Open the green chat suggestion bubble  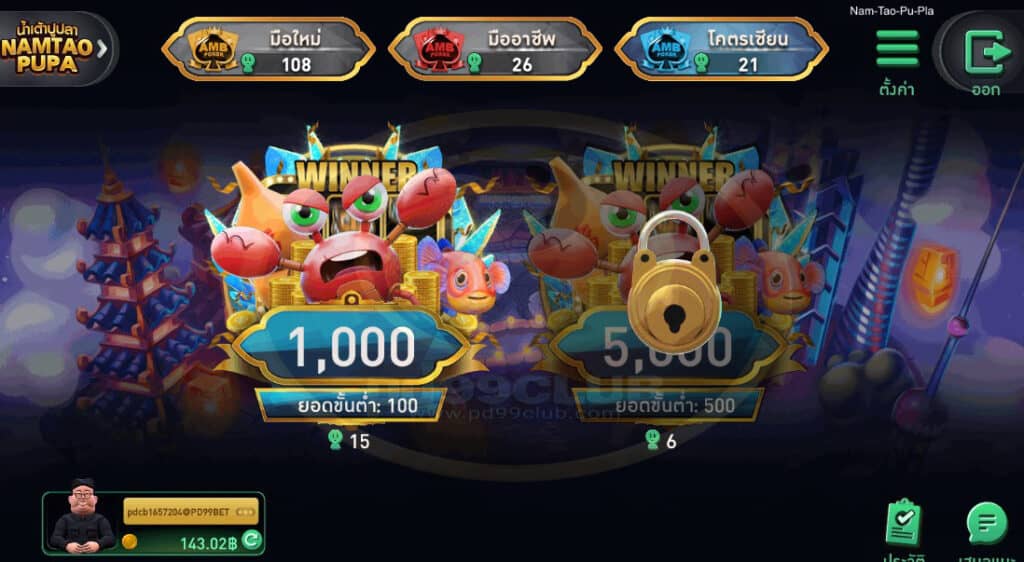pyautogui.click(x=986, y=523)
